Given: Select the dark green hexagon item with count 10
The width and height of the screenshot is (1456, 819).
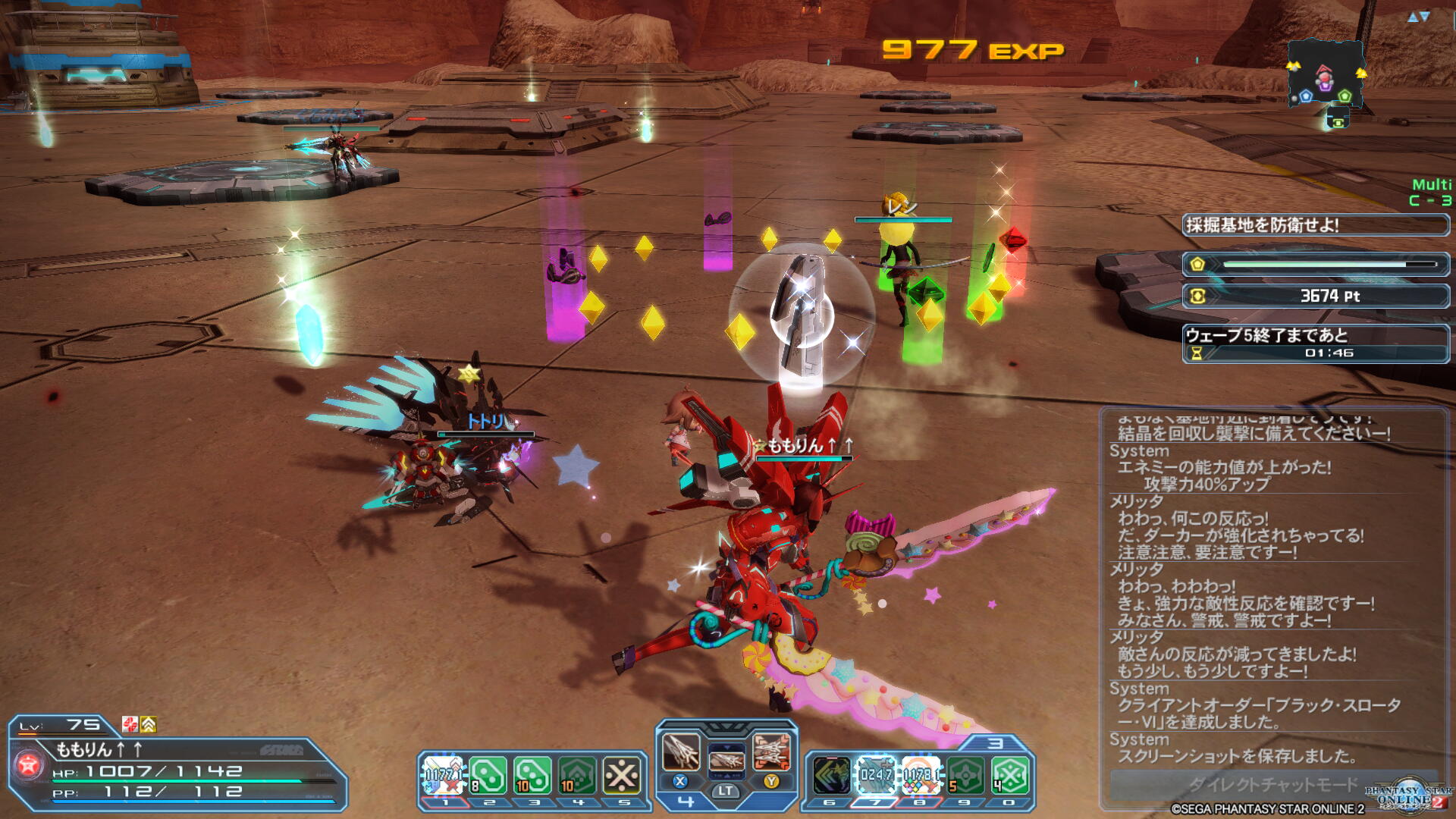Looking at the screenshot, I should point(577,776).
